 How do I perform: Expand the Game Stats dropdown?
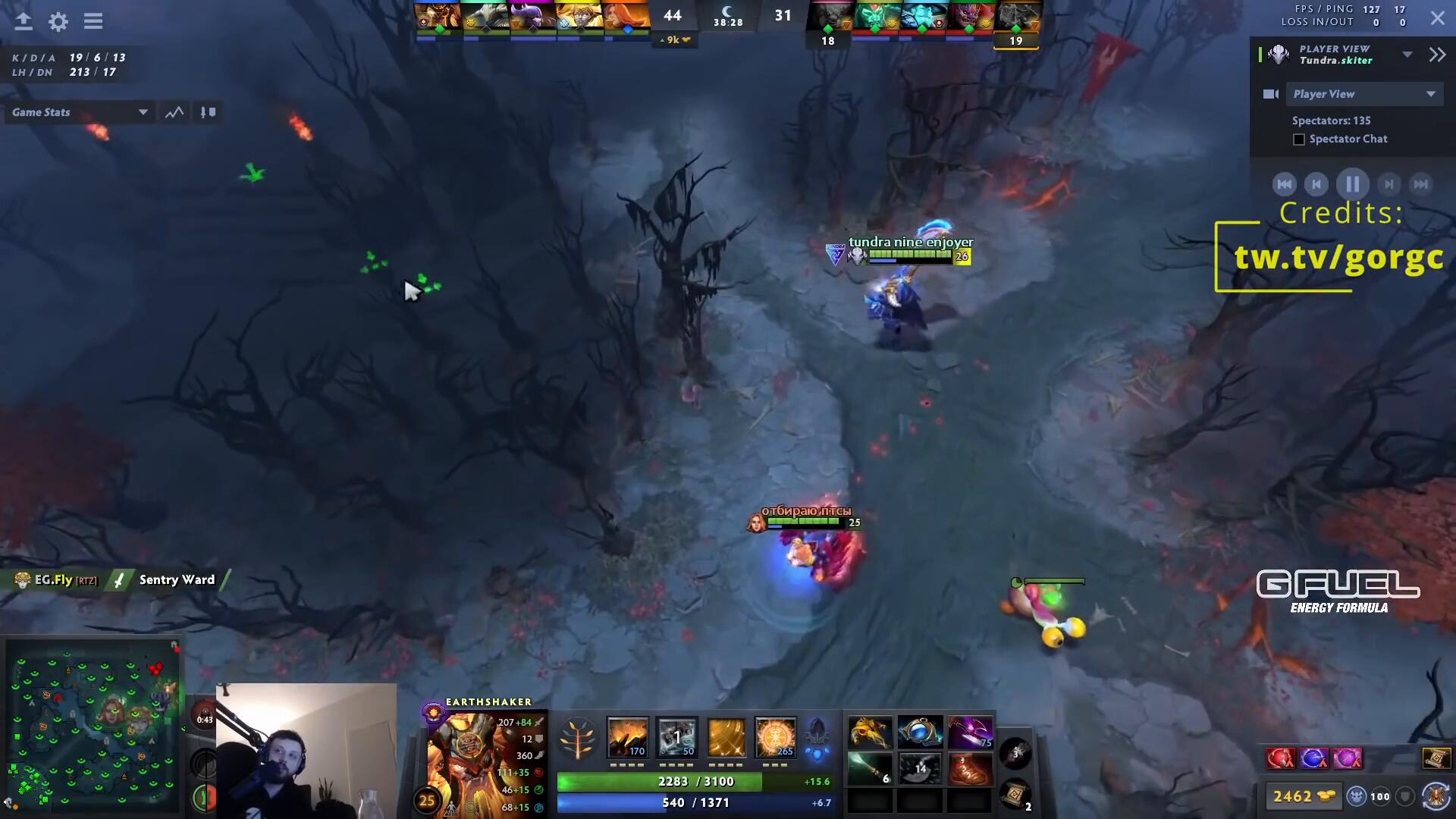[143, 112]
